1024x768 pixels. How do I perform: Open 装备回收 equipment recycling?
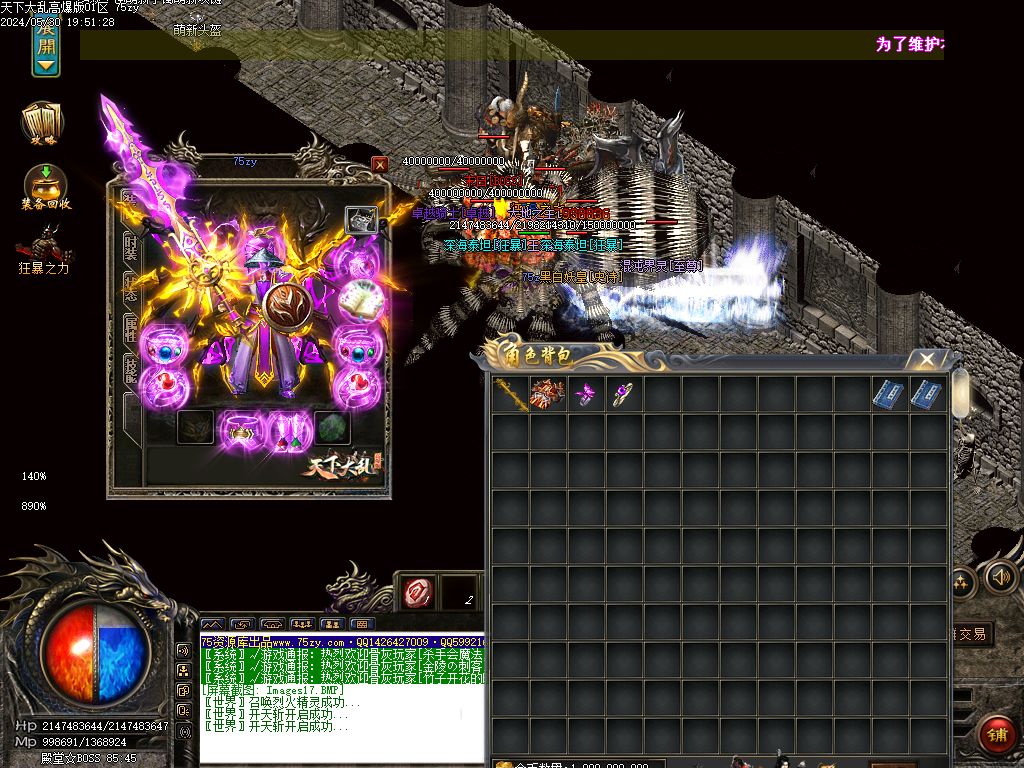pyautogui.click(x=46, y=186)
